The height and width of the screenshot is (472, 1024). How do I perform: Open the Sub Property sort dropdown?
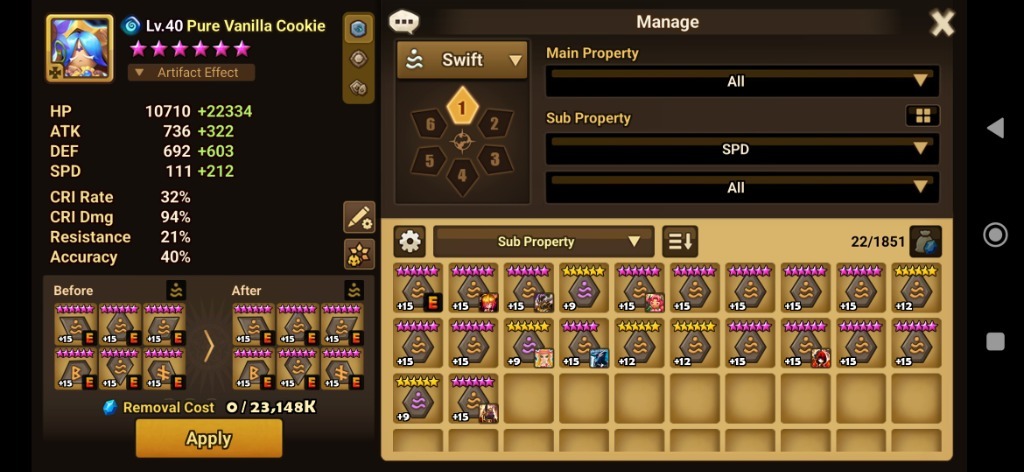(x=543, y=241)
